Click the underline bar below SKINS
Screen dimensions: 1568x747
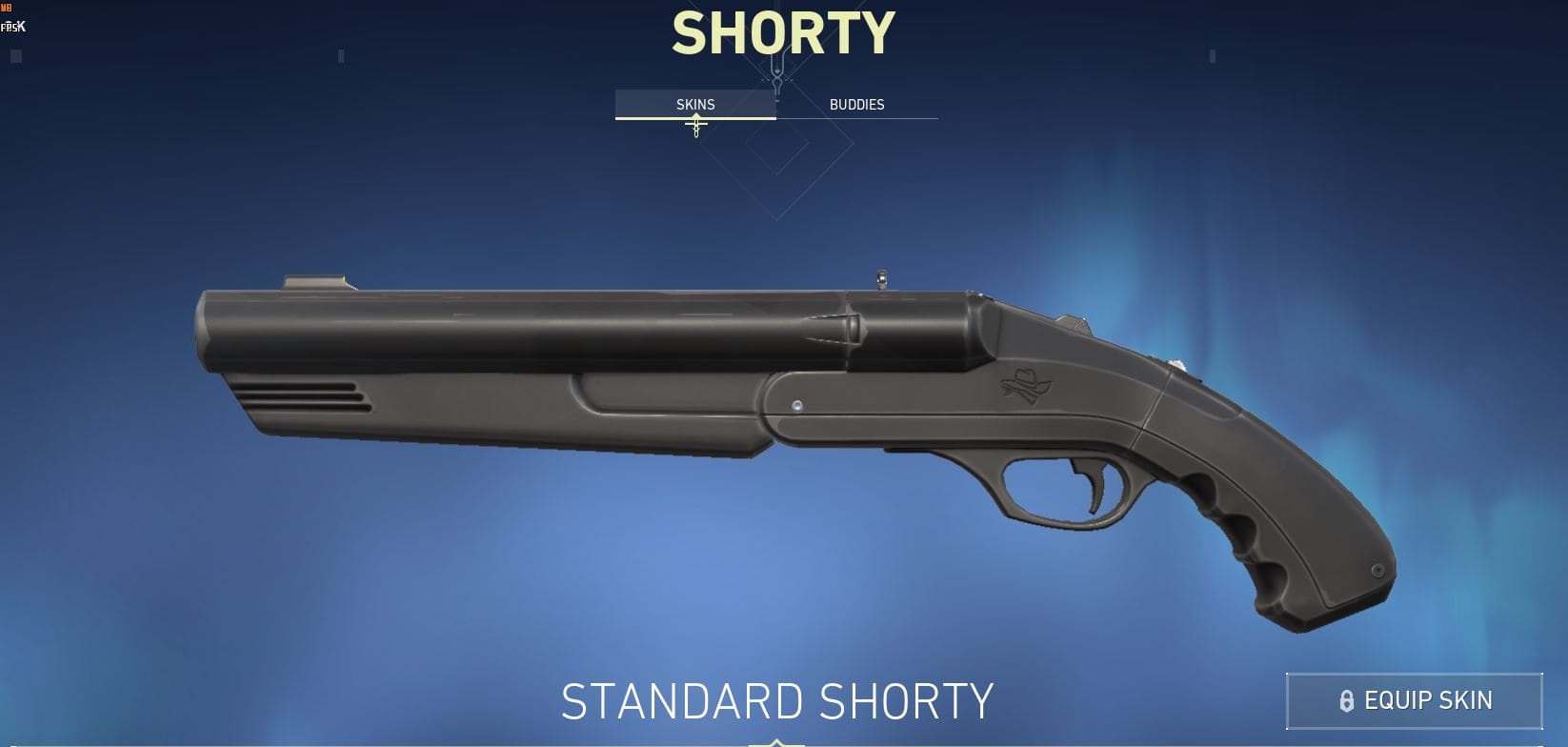coord(695,118)
